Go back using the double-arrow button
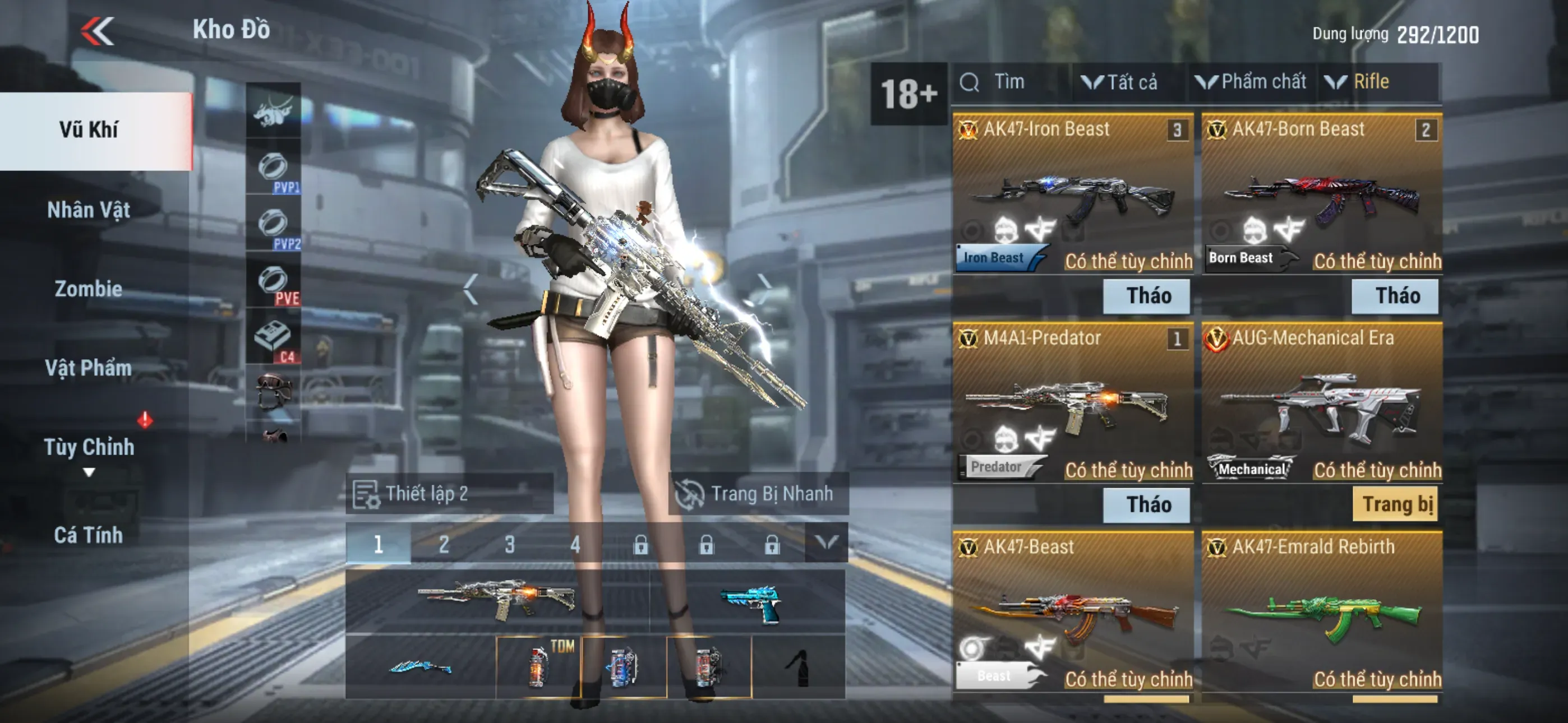The height and width of the screenshot is (723, 1568). pyautogui.click(x=98, y=30)
